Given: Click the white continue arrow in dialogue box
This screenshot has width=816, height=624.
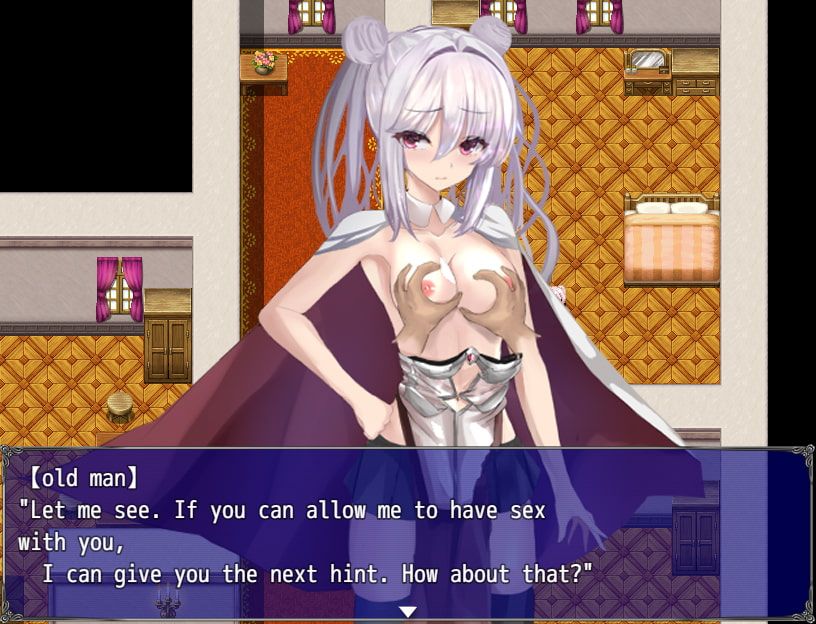Looking at the screenshot, I should pos(407,611).
